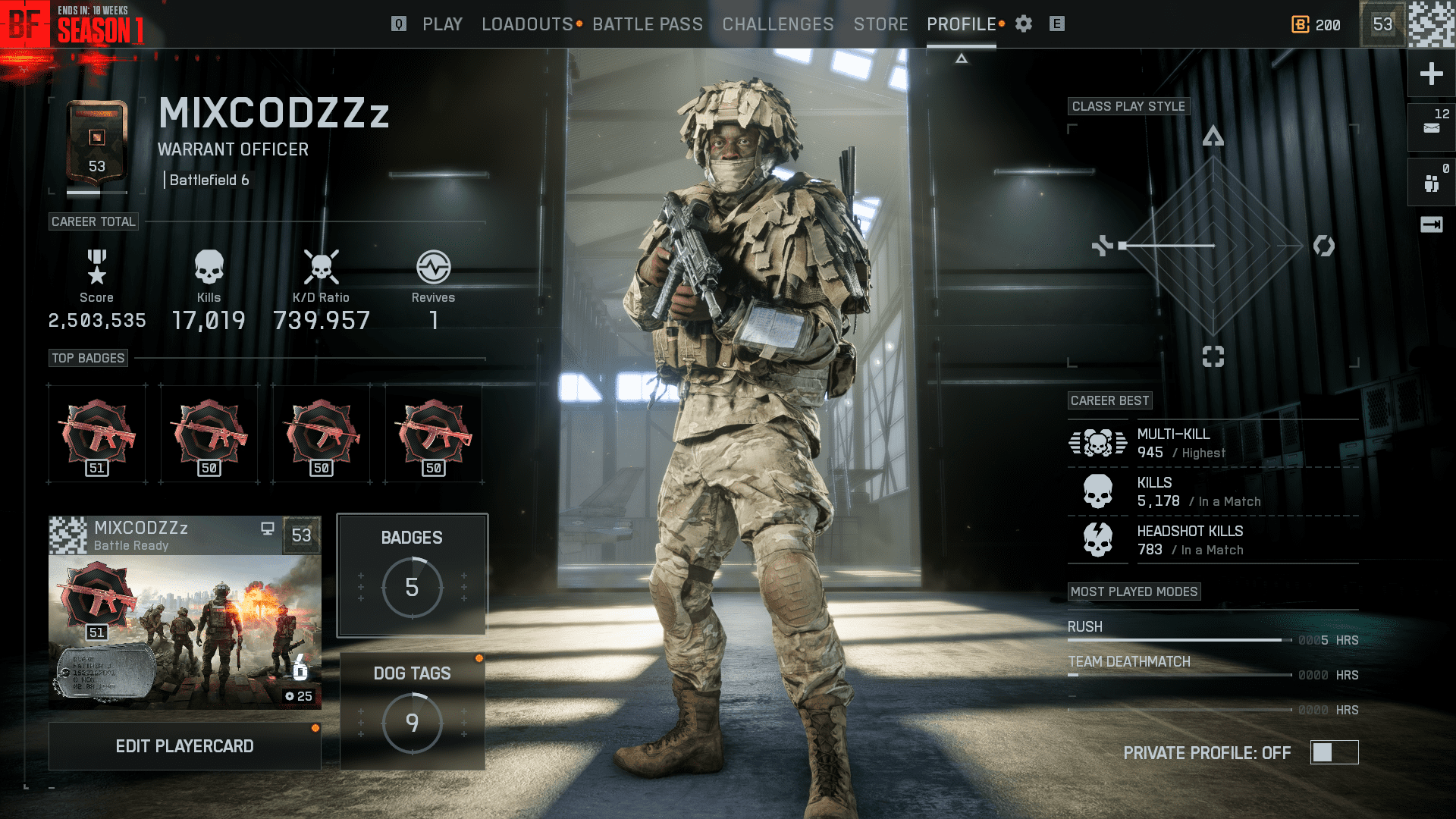Switch to the Battle Pass tab
Viewport: 1456px width, 819px height.
648,24
